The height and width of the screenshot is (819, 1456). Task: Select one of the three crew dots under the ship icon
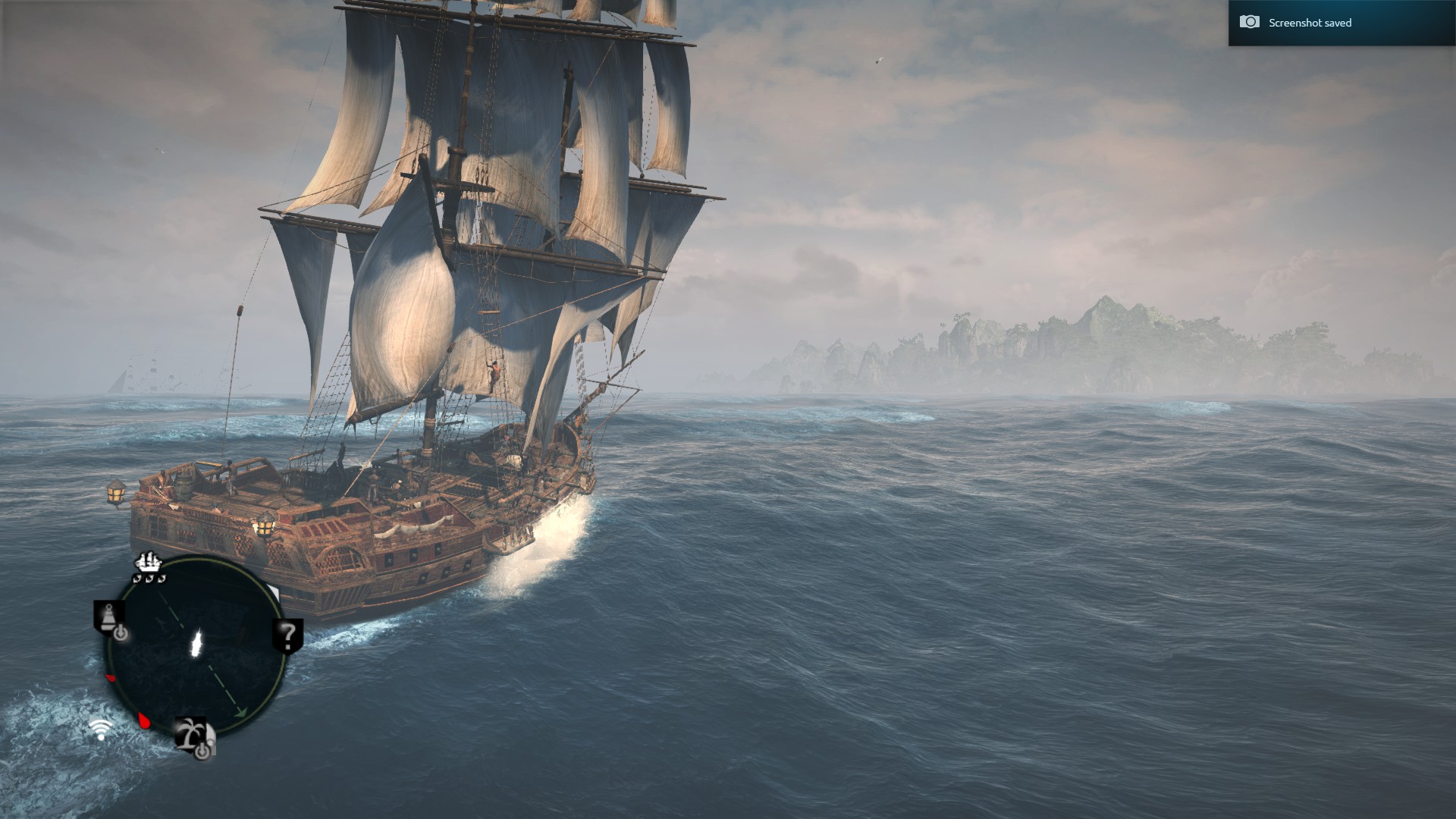[x=149, y=578]
